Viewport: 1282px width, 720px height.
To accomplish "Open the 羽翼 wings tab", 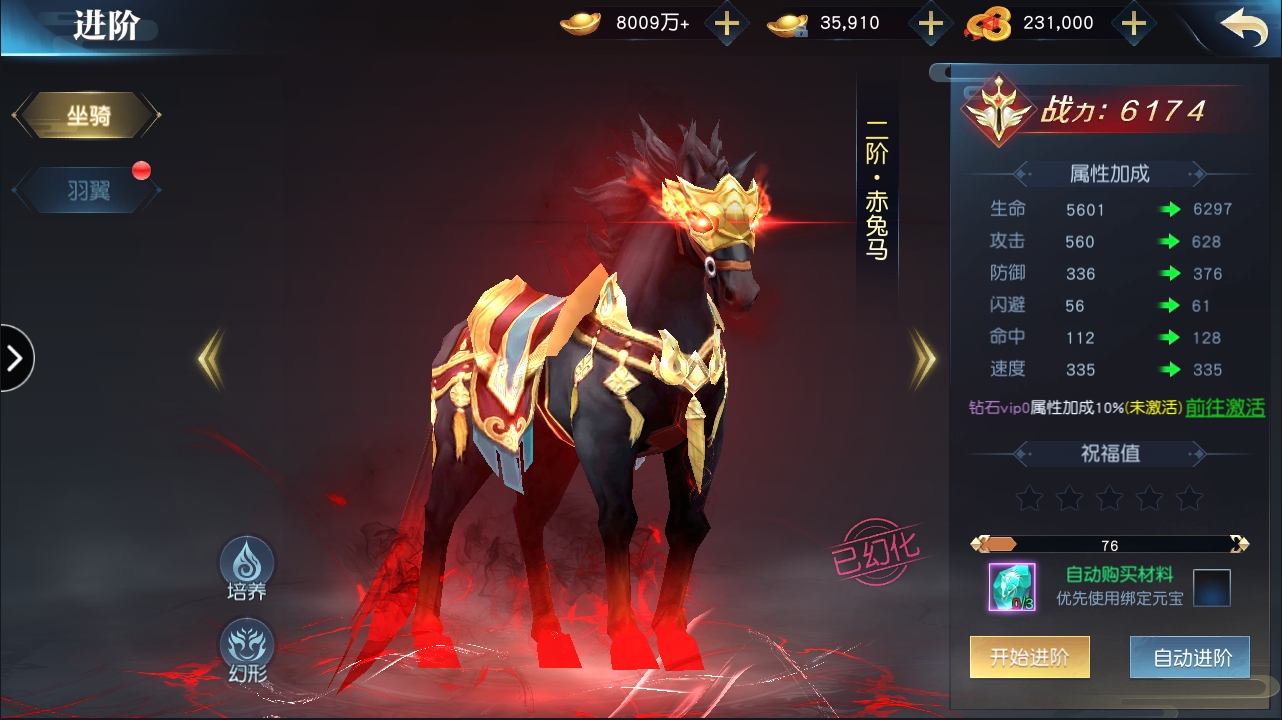I will point(87,190).
